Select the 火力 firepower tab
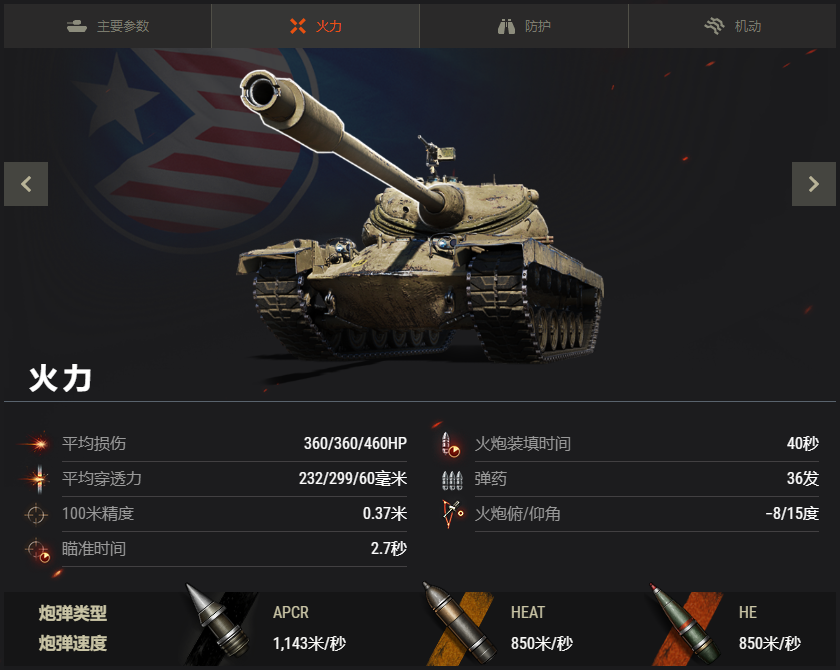This screenshot has height=670, width=840. pyautogui.click(x=315, y=26)
